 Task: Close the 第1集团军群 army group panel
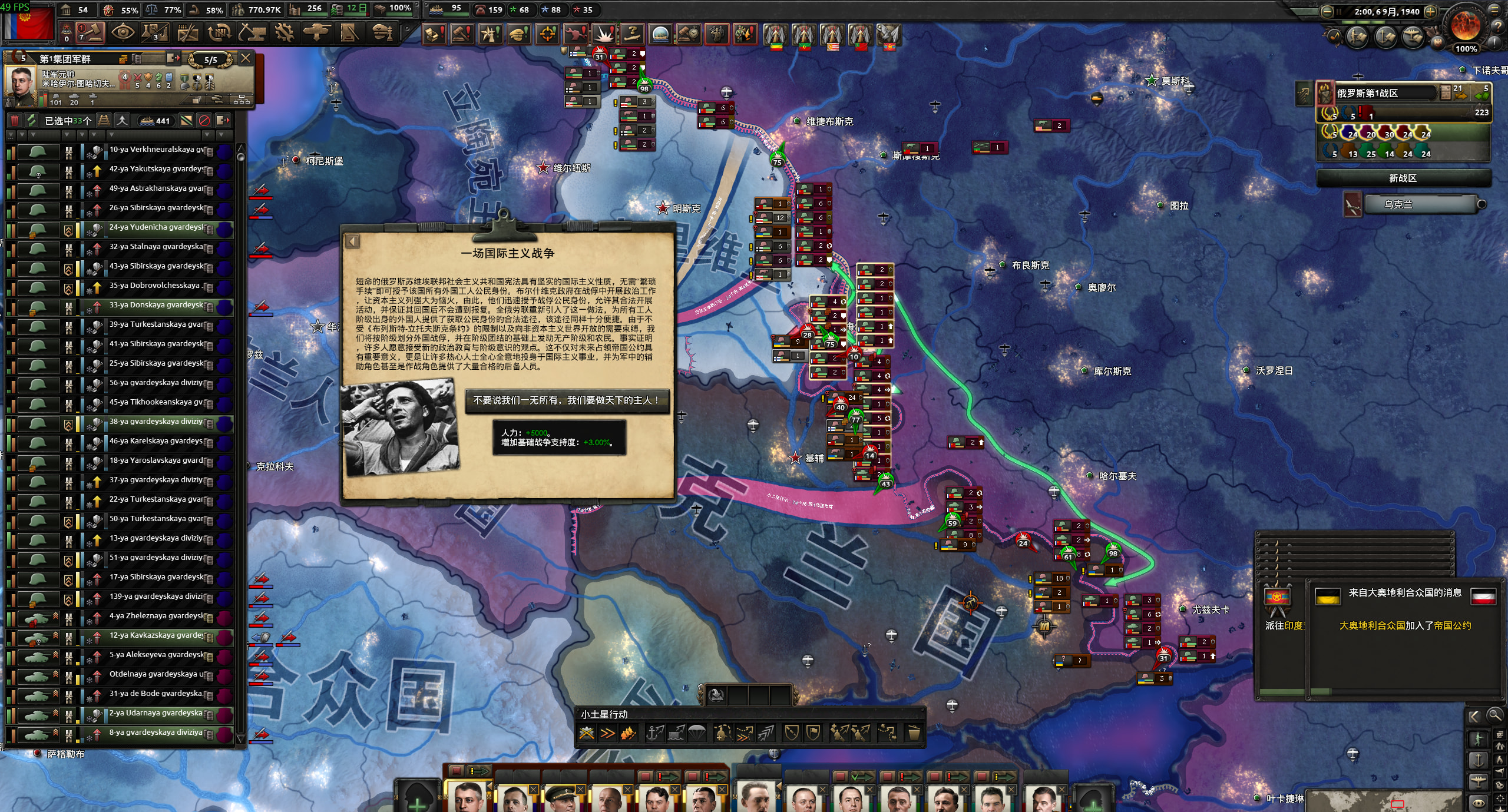(x=246, y=58)
